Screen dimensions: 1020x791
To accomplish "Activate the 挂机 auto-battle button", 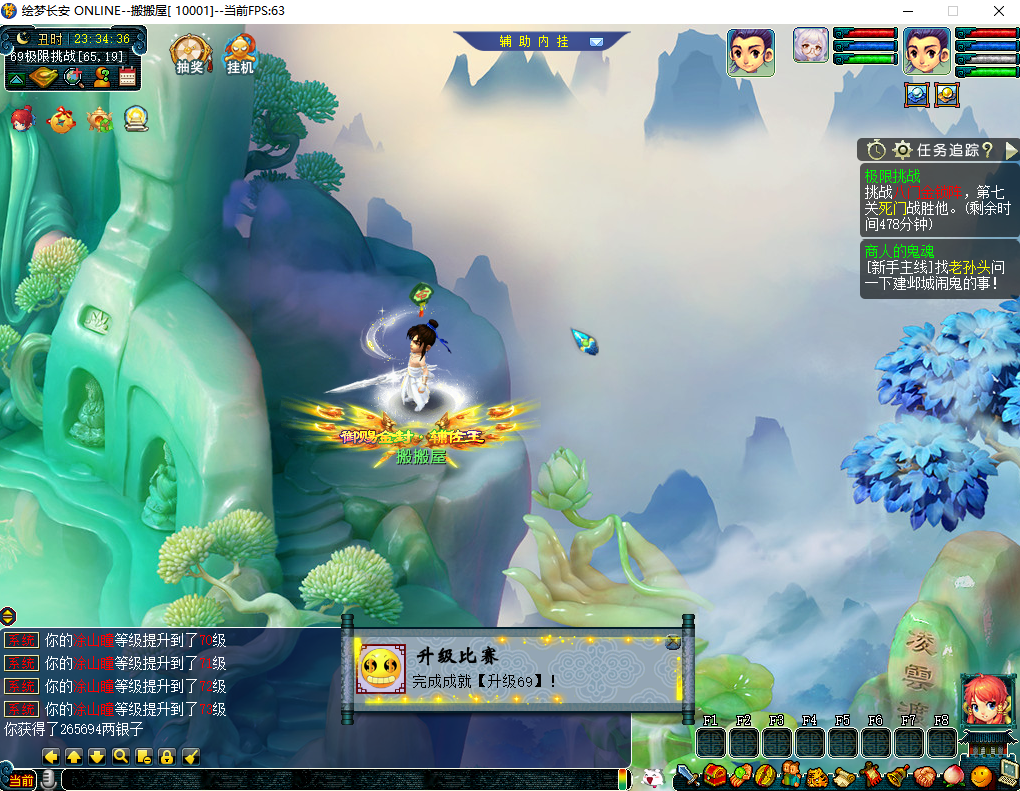I will click(240, 54).
